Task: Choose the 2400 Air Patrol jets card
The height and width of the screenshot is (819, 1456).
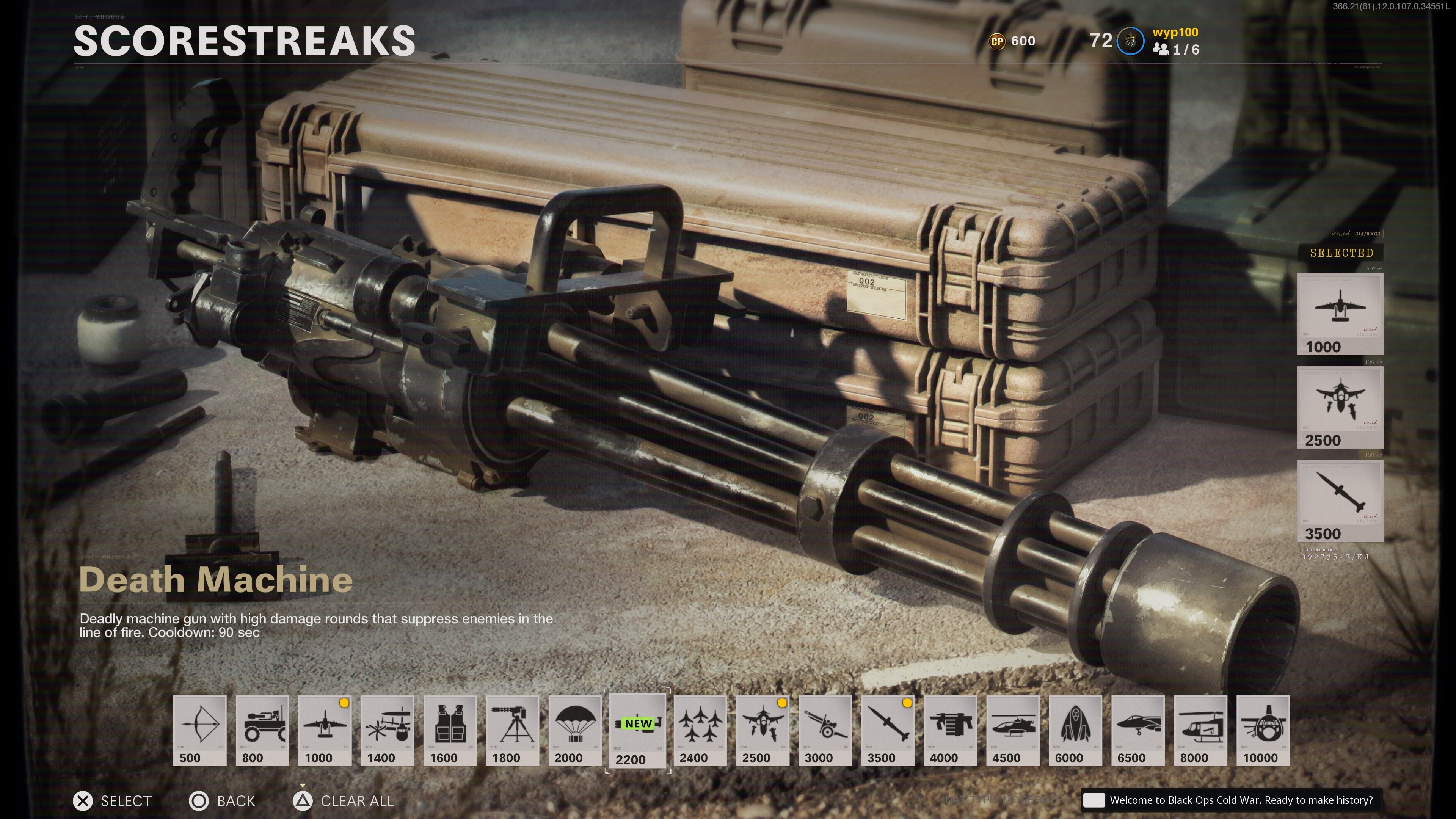Action: [x=700, y=730]
